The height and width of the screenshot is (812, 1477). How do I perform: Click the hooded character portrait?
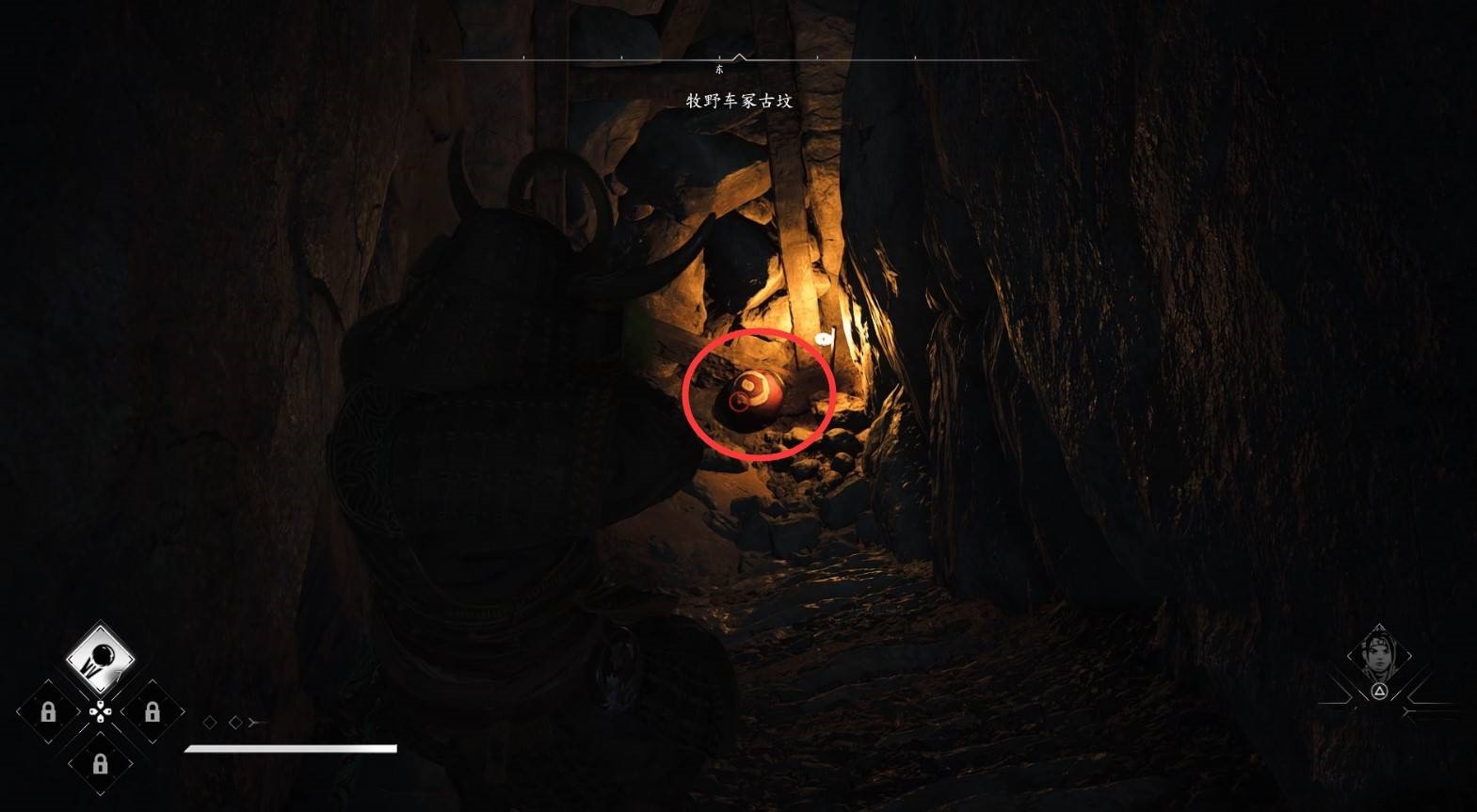click(x=1378, y=656)
